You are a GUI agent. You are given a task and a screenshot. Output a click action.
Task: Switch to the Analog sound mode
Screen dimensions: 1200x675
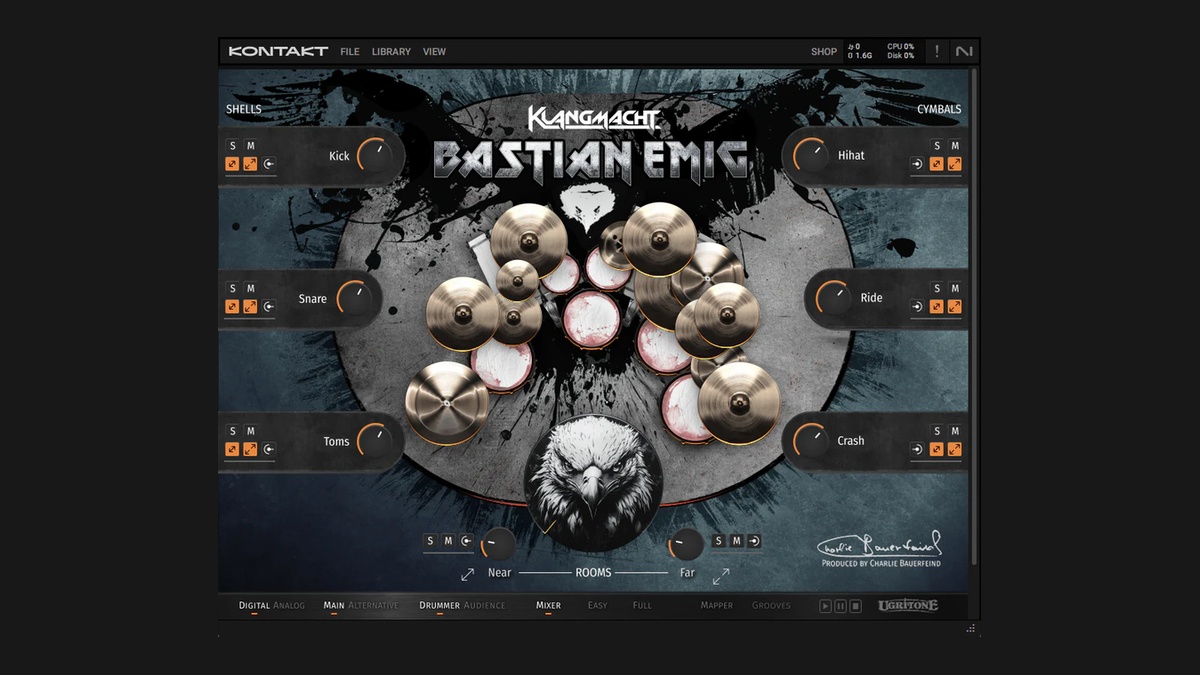click(289, 605)
